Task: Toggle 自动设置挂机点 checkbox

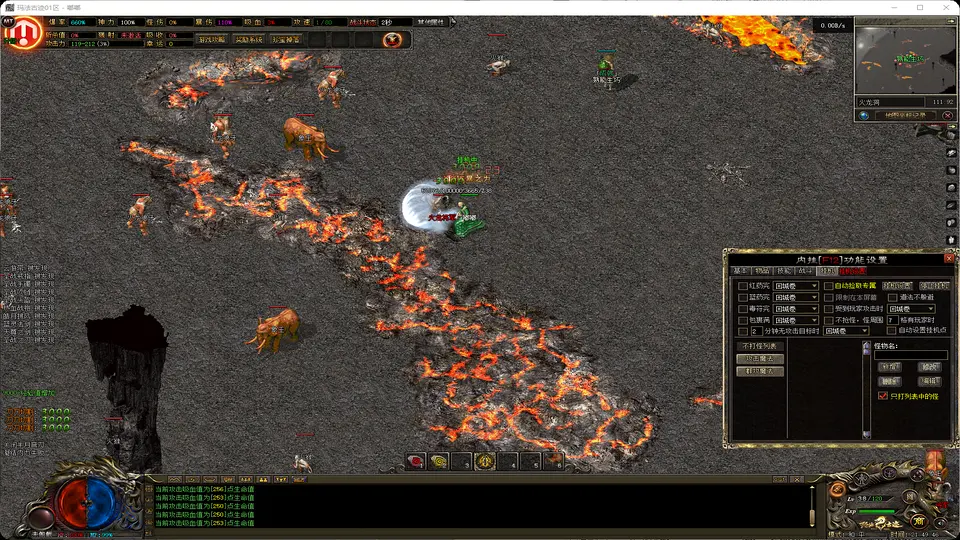Action: click(x=892, y=331)
